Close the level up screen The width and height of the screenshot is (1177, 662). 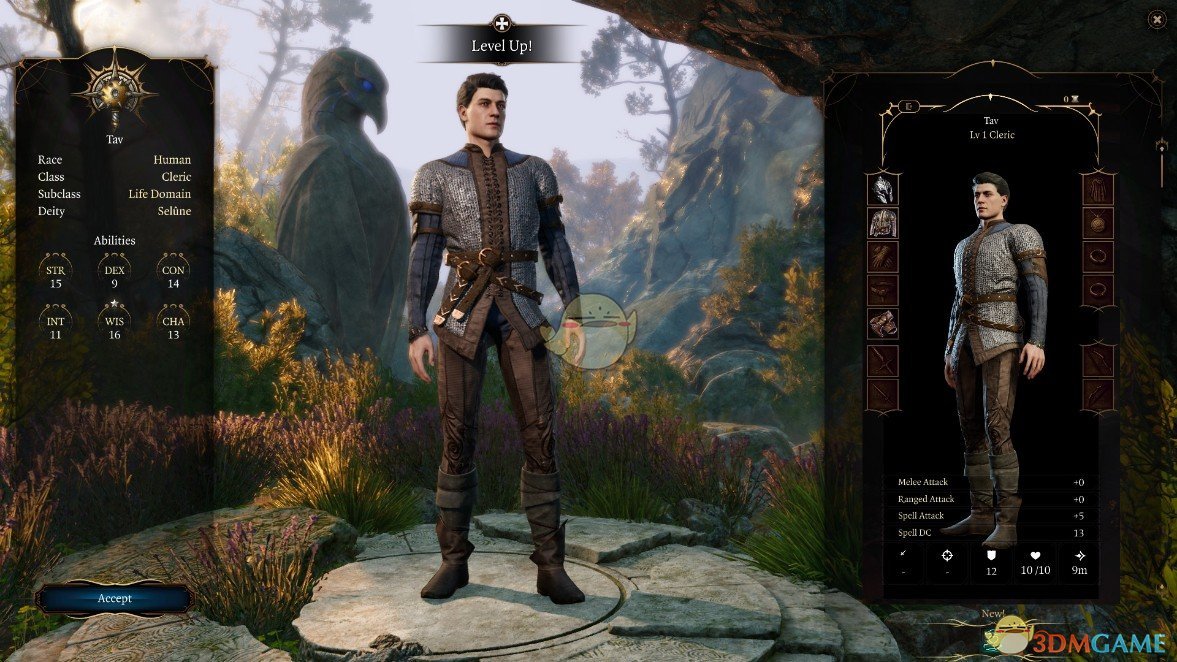point(1156,19)
